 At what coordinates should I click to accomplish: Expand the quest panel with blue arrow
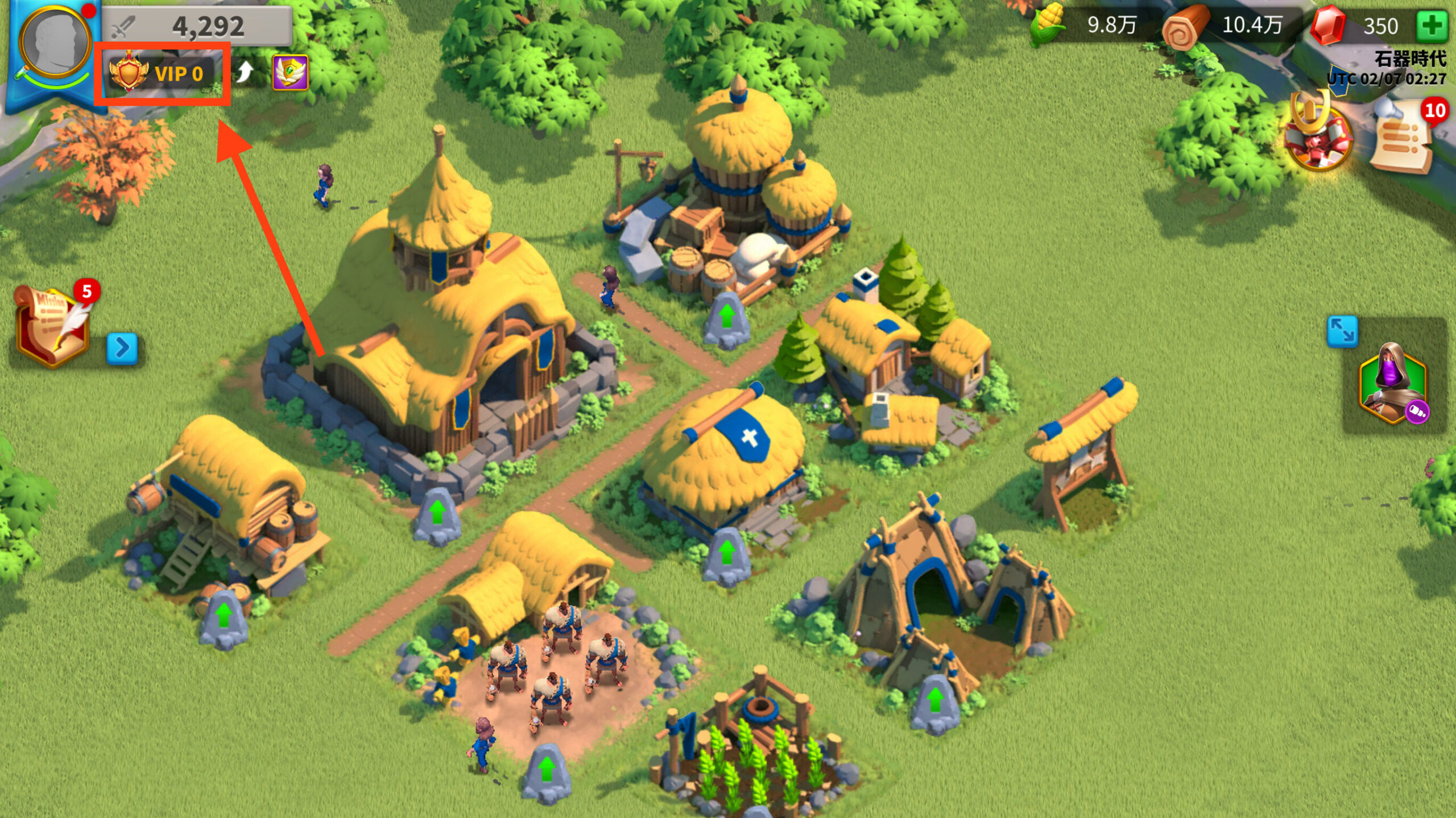point(122,347)
